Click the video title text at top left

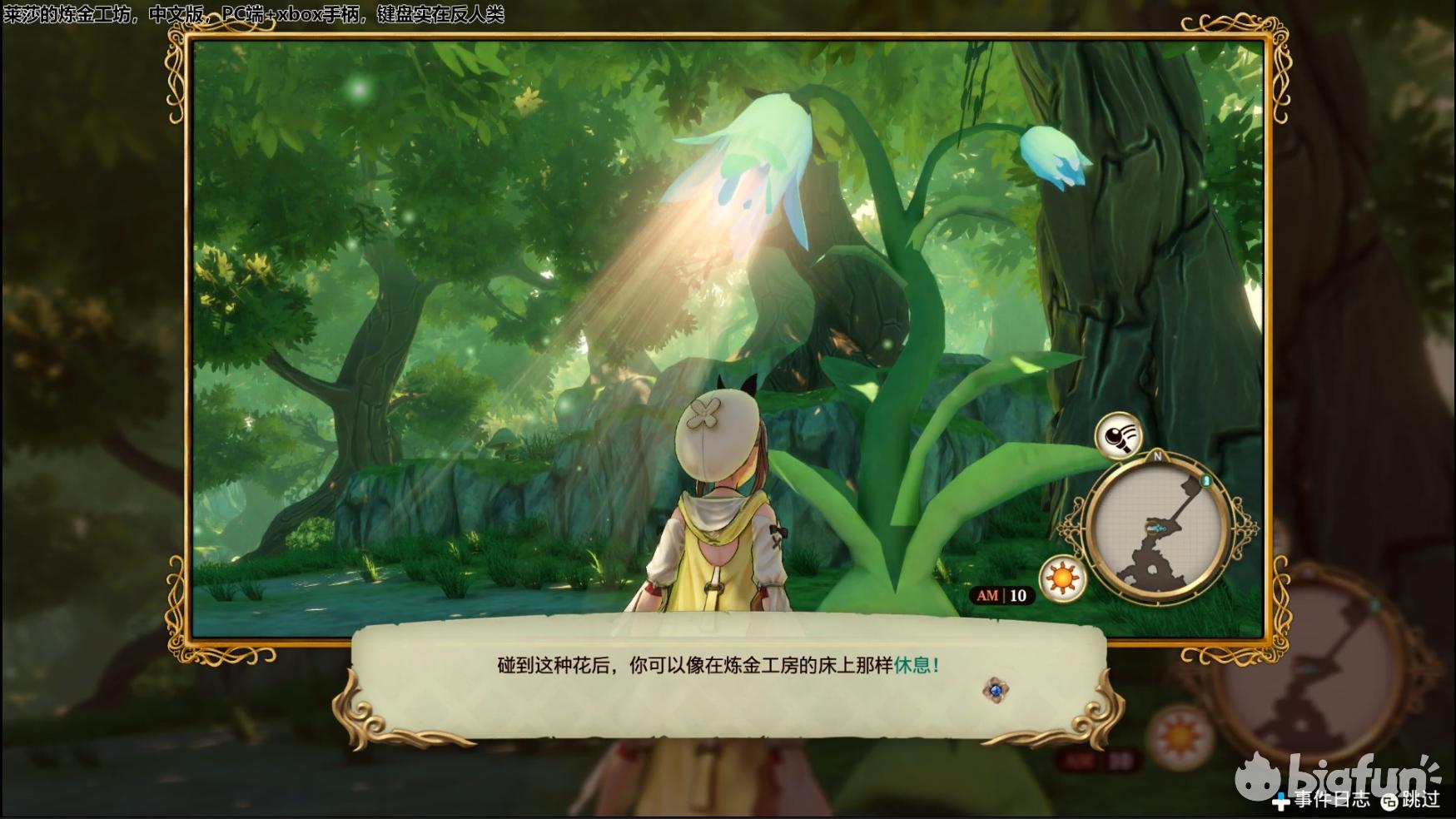point(258,12)
